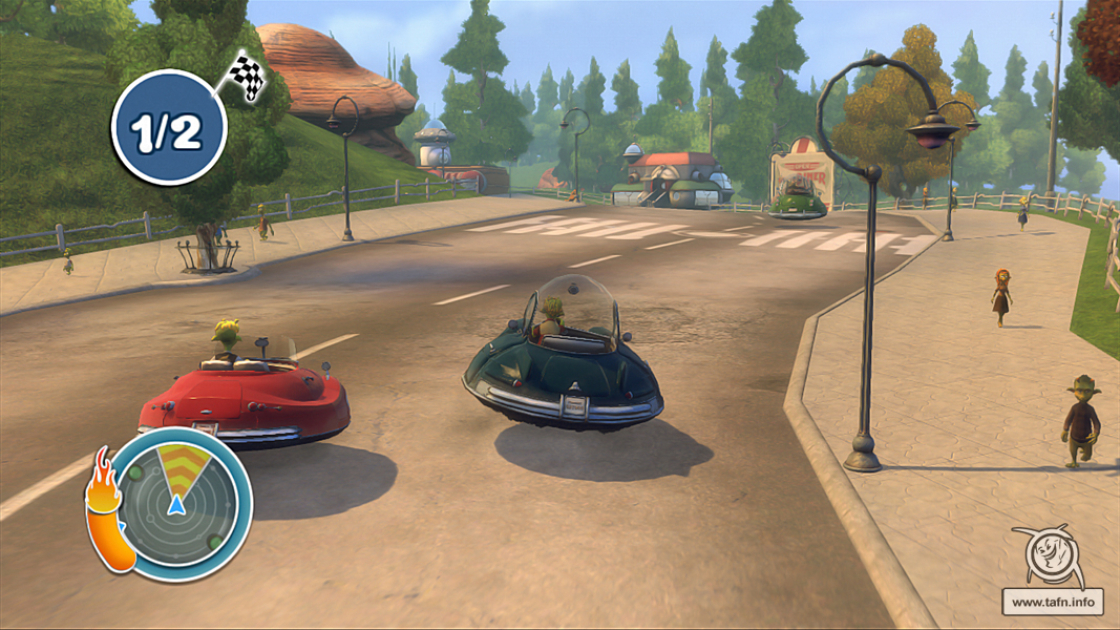
Task: Open the www.tafn.info watermark link
Action: 1052,602
